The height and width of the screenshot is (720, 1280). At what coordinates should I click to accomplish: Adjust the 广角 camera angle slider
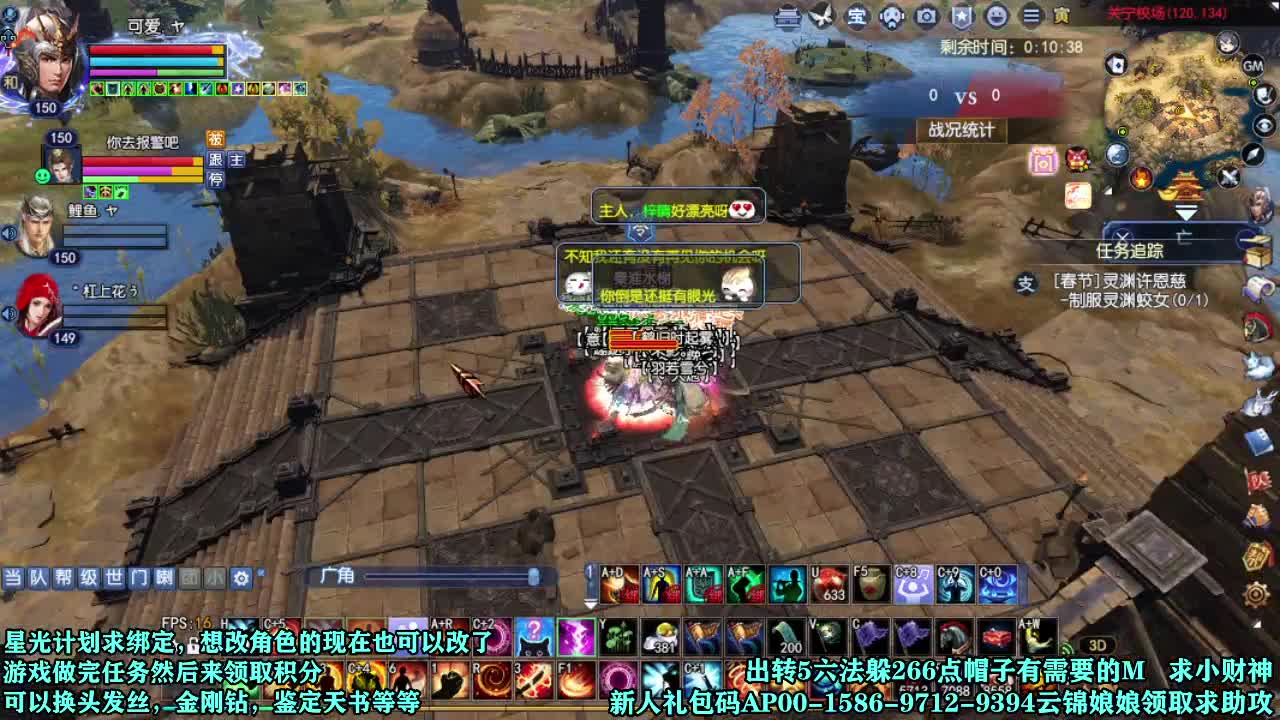pos(535,576)
